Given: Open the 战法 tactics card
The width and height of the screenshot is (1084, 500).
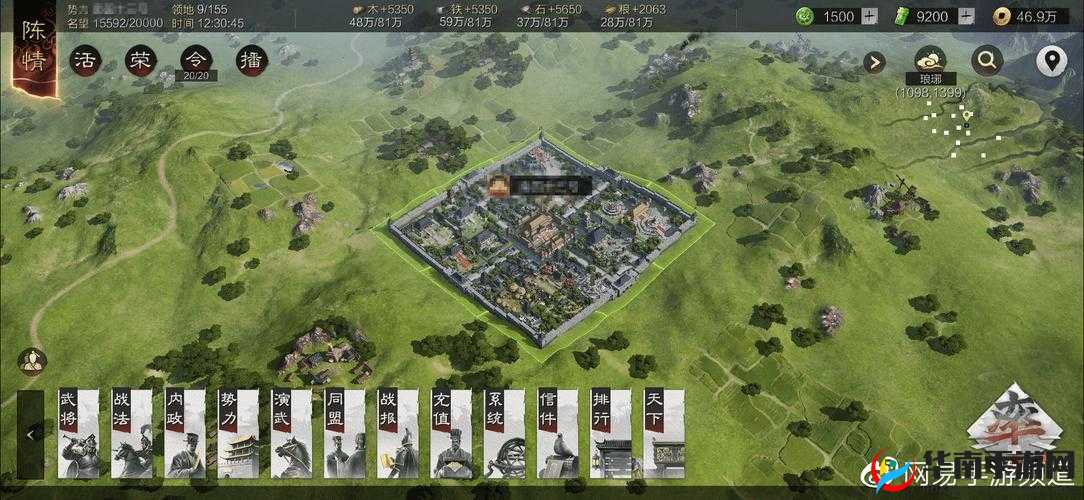Looking at the screenshot, I should click(132, 432).
